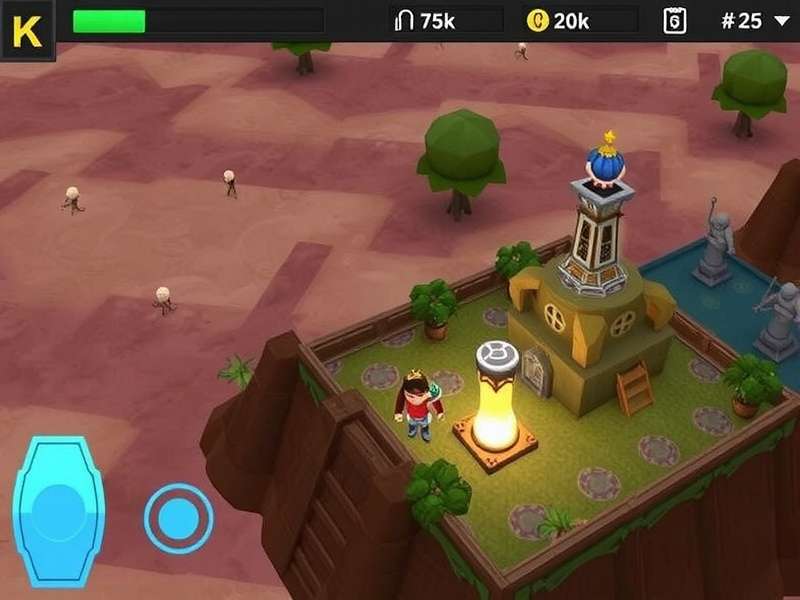Tap the large blue octagonal joystick pad
800x600 pixels.
pos(59,511)
